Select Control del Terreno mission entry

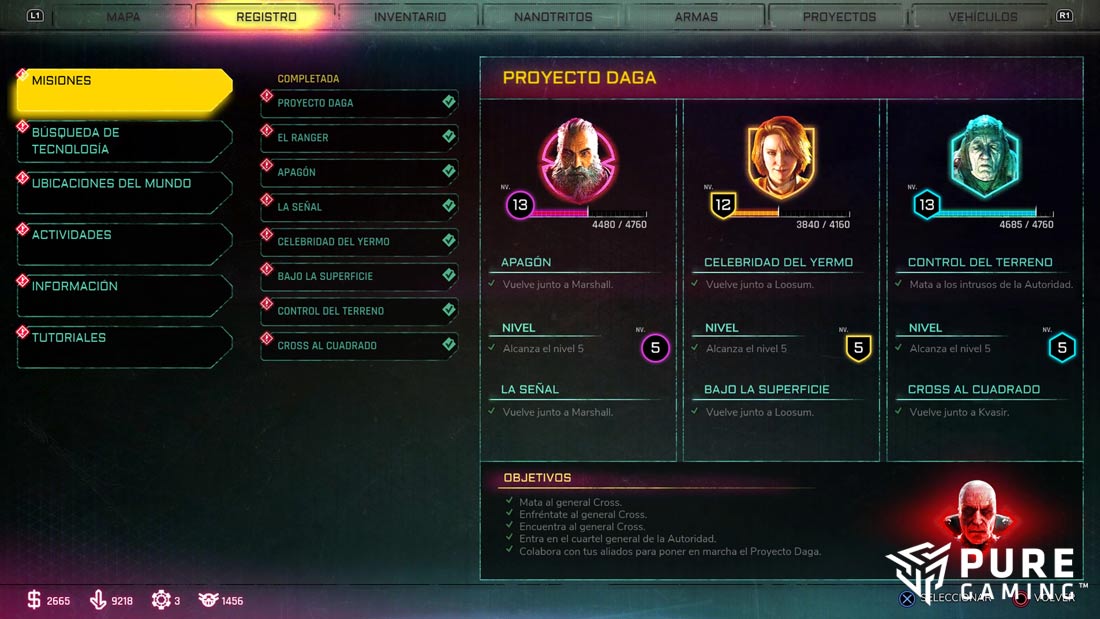click(360, 311)
